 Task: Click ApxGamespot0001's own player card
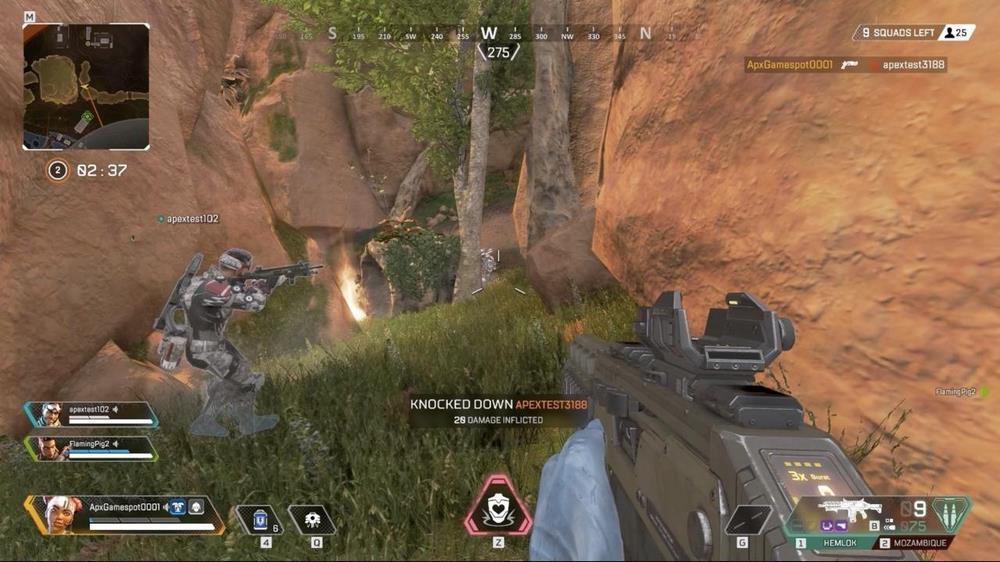tap(125, 514)
